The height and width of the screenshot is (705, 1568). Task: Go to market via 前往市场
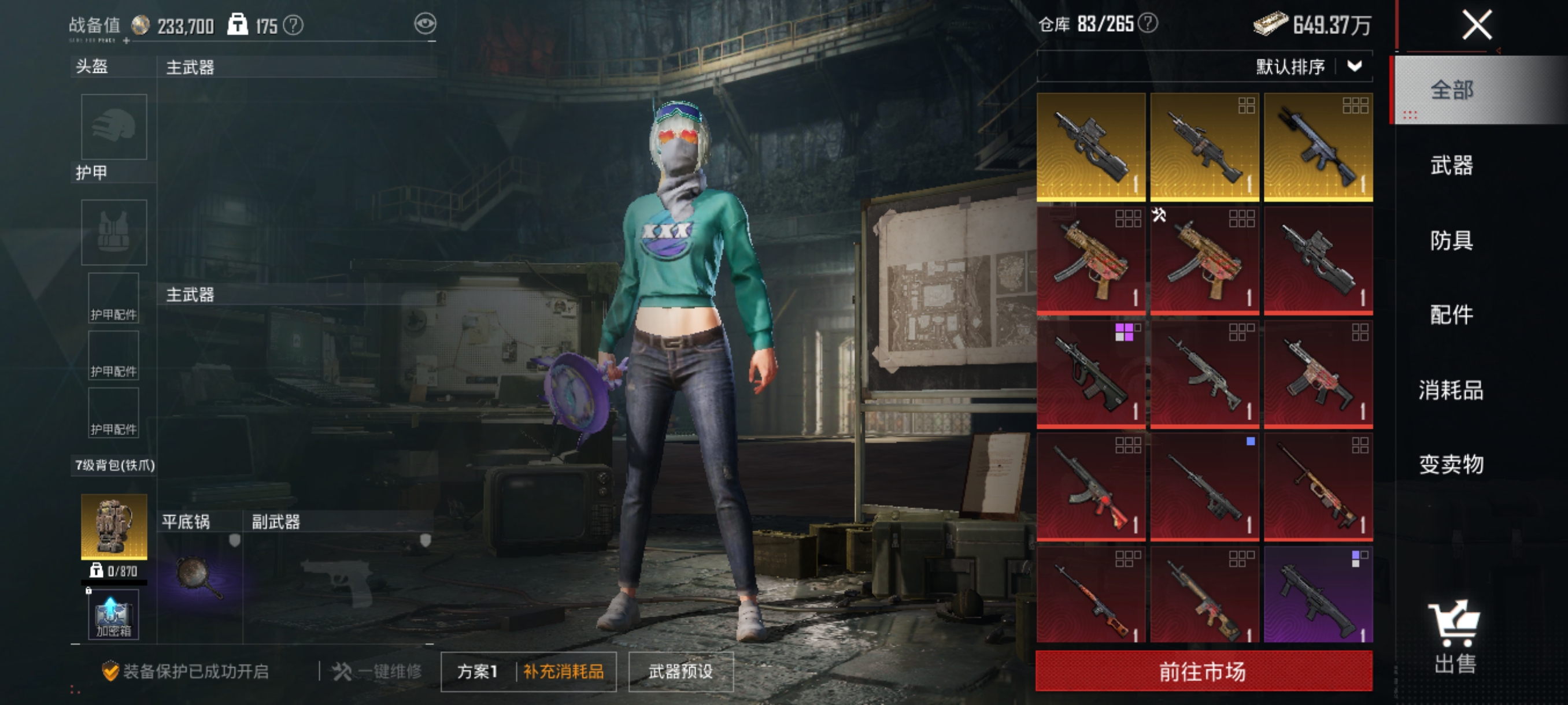click(x=1203, y=671)
